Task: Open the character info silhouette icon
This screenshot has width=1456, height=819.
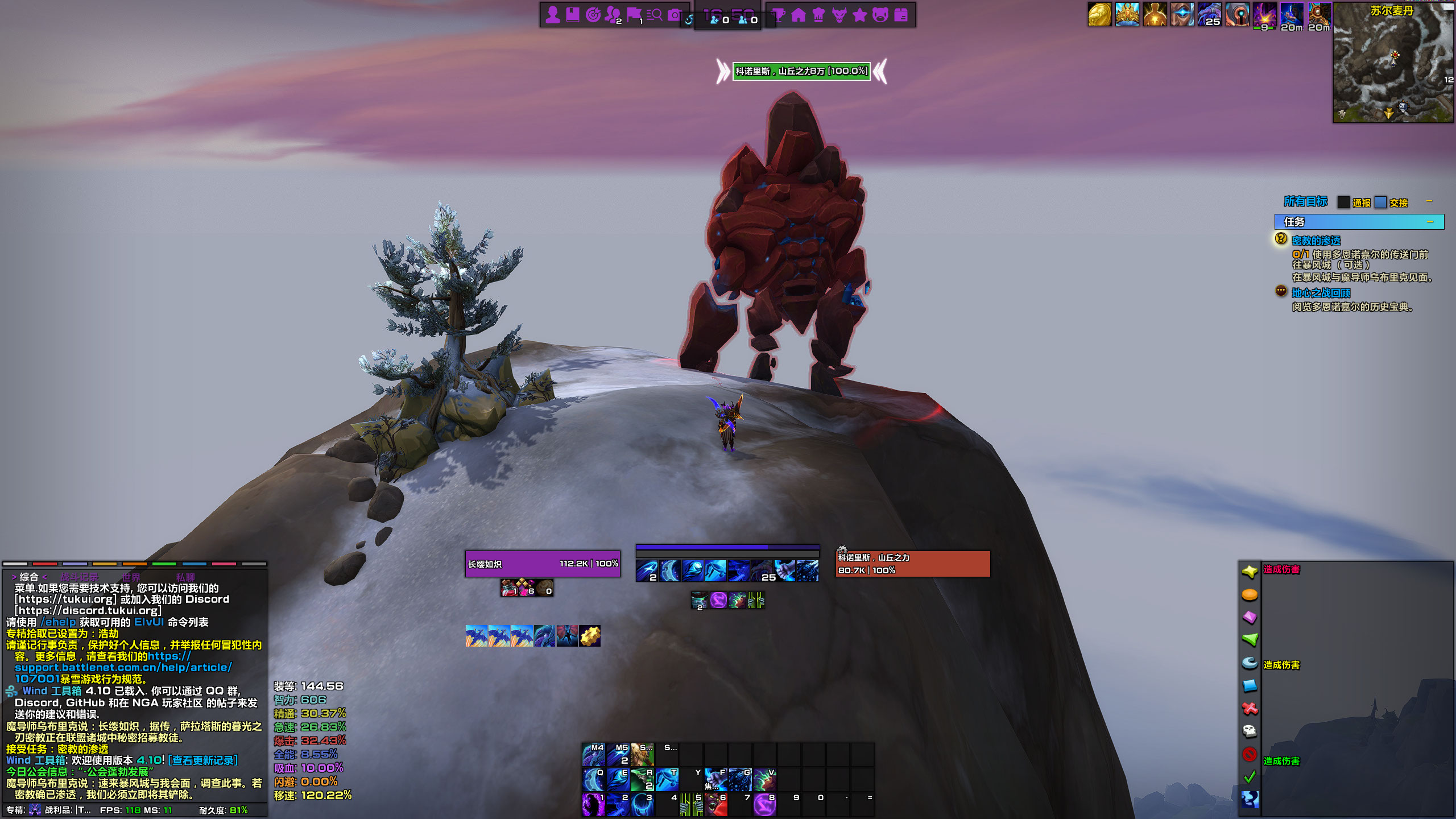Action: (552, 15)
